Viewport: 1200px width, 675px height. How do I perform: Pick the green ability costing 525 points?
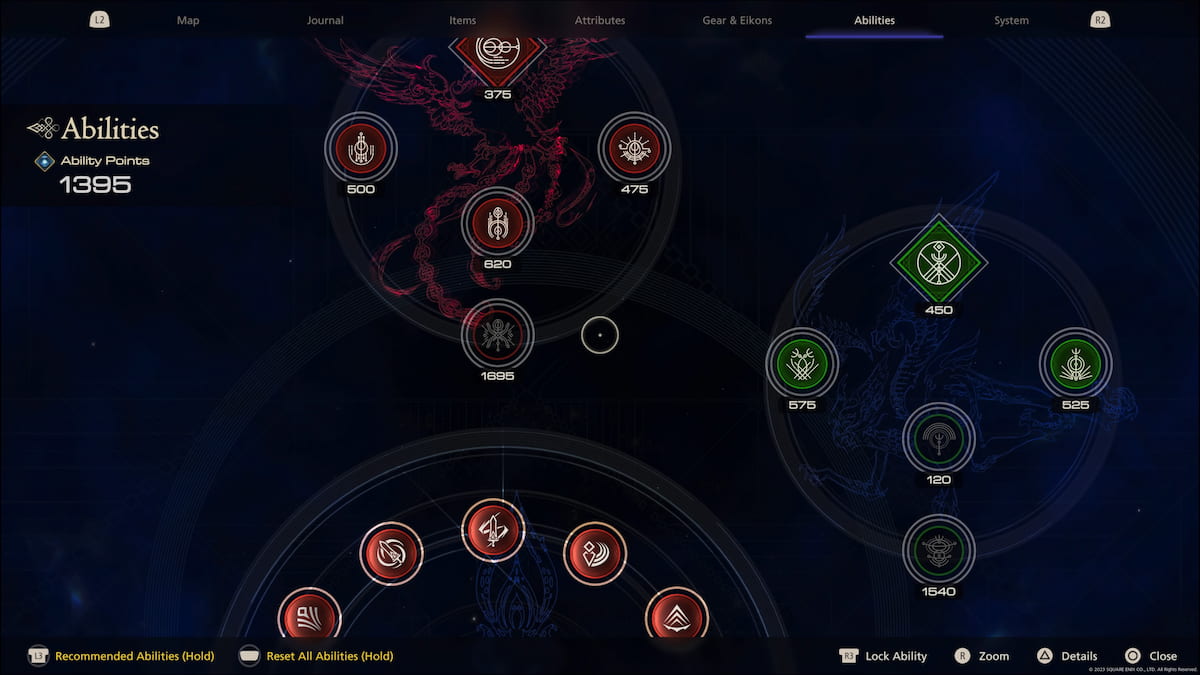tap(1075, 364)
